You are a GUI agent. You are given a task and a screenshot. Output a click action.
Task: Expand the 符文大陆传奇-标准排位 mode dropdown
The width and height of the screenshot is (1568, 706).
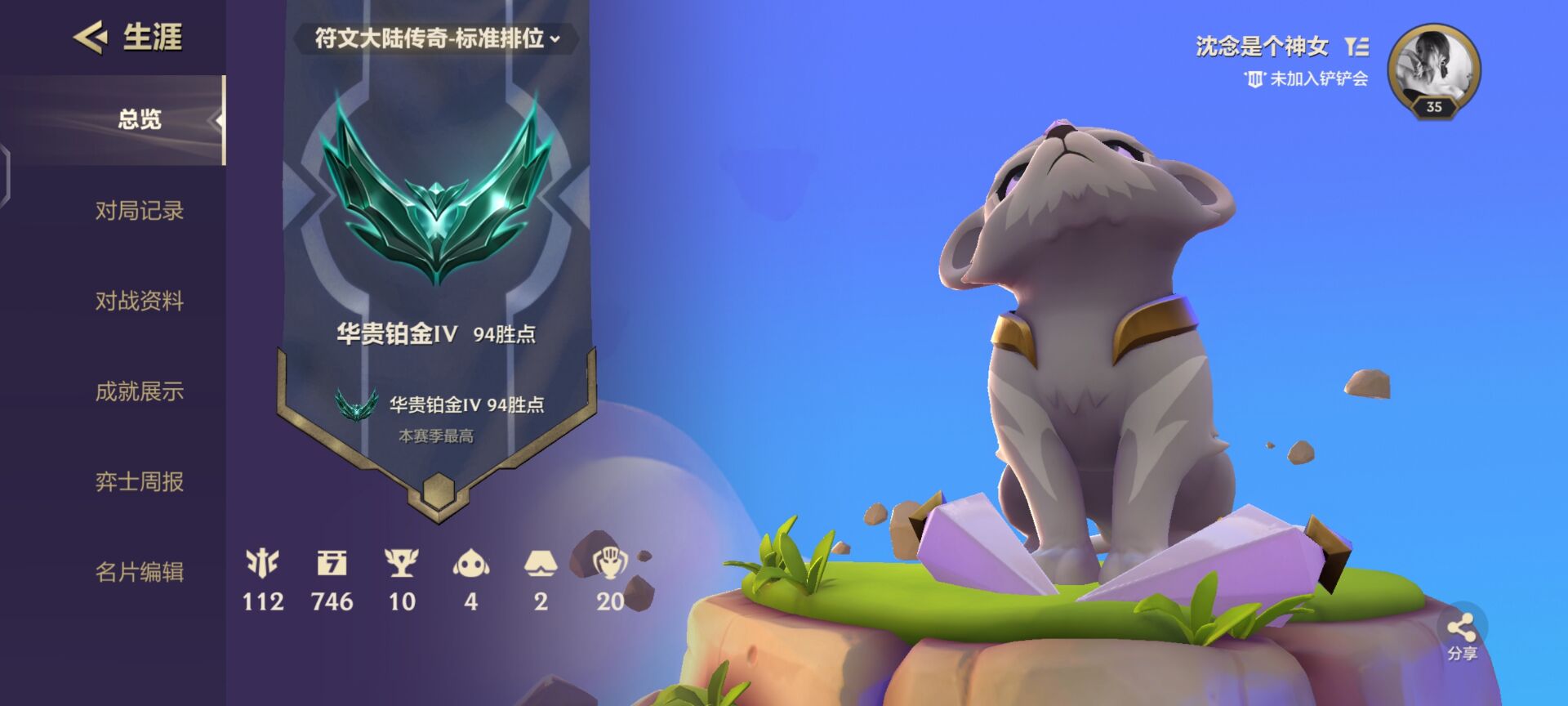coord(437,38)
